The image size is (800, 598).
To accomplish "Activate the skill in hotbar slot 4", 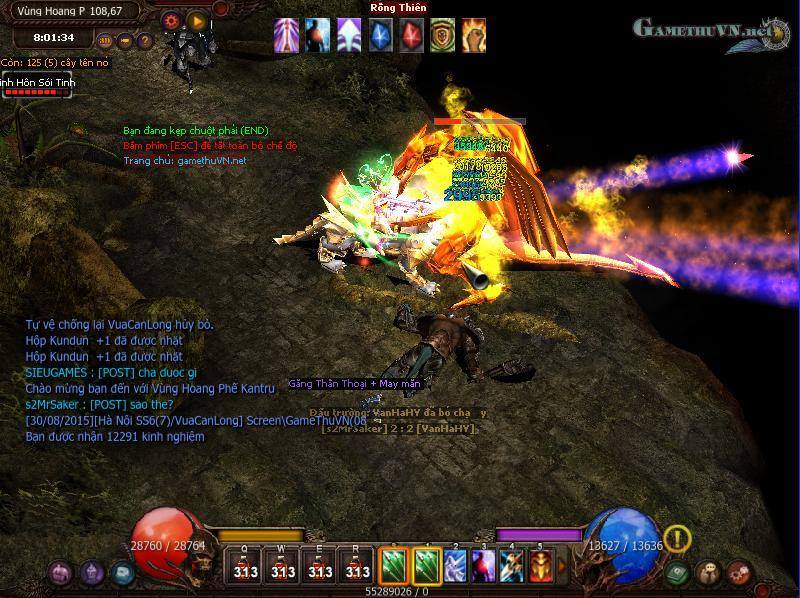I will (513, 566).
